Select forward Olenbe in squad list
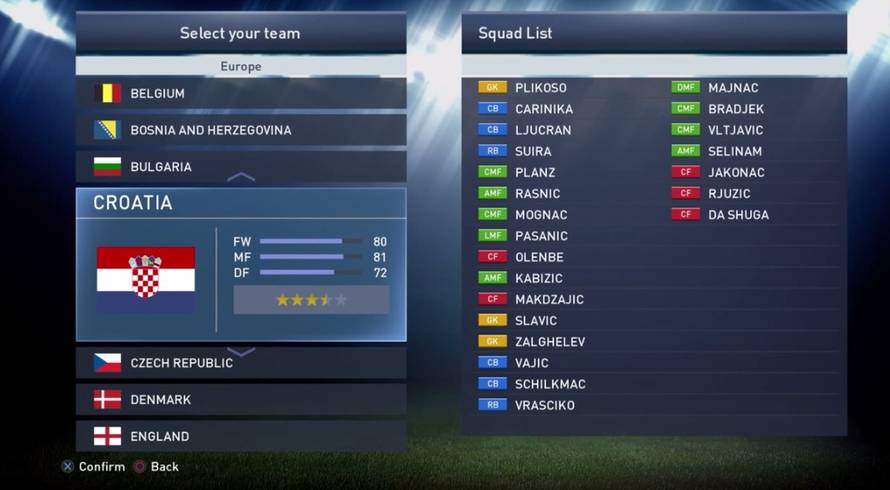This screenshot has width=890, height=490. (539, 257)
